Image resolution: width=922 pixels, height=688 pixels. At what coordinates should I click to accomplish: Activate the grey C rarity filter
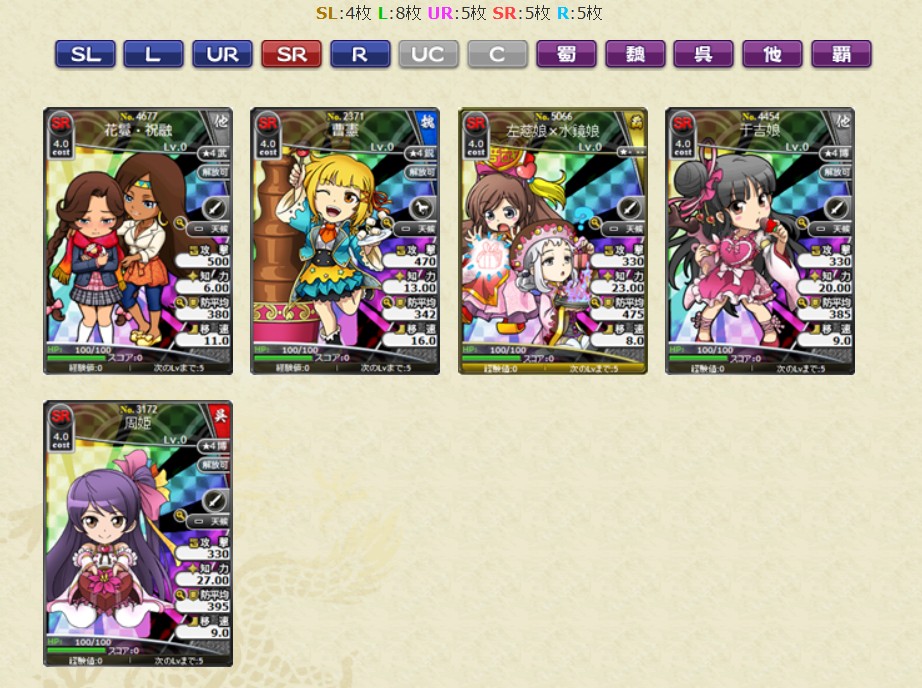(497, 55)
